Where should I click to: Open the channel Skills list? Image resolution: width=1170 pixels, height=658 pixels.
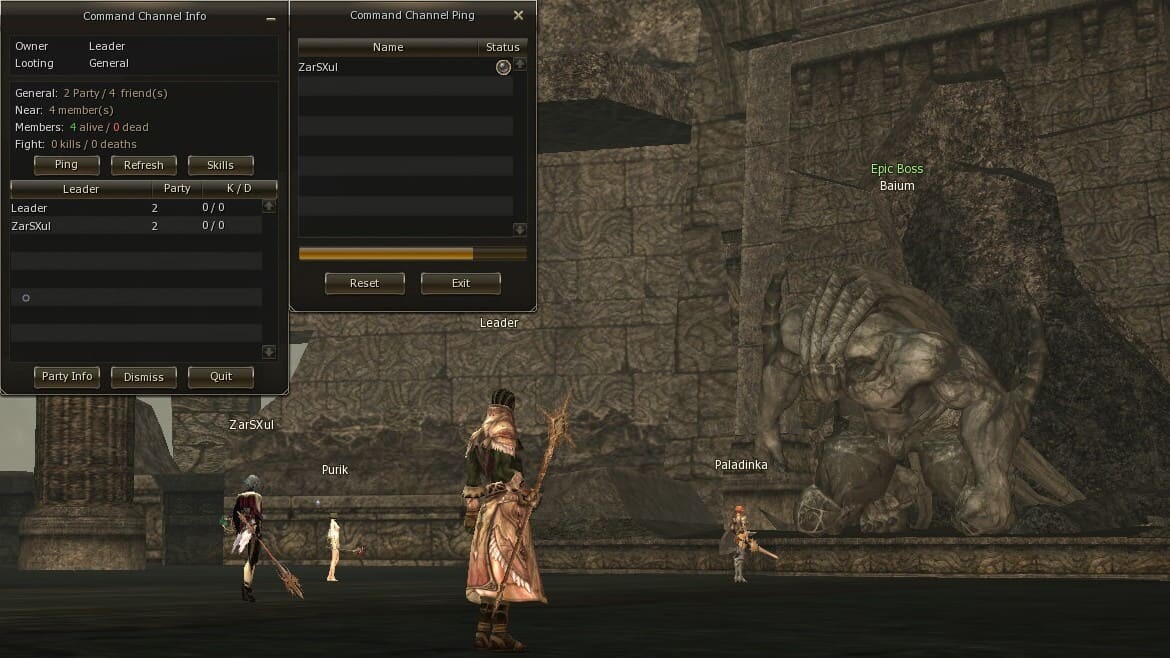(x=220, y=165)
